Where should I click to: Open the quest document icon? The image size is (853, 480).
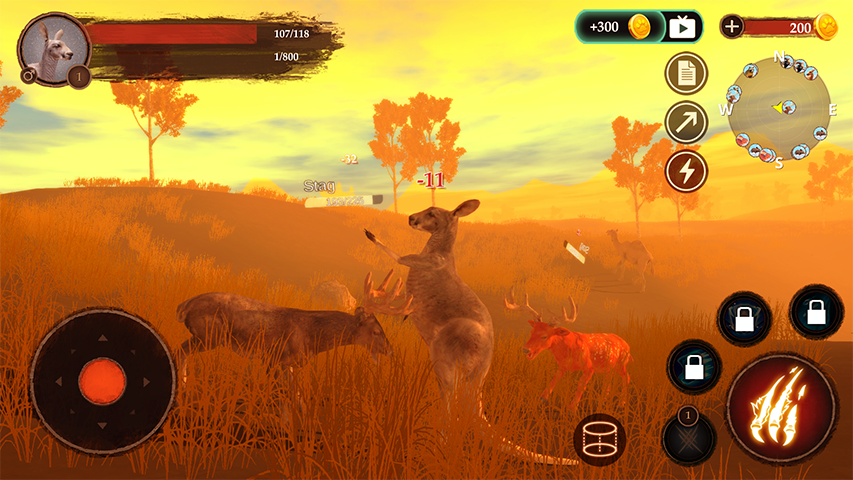coord(686,73)
